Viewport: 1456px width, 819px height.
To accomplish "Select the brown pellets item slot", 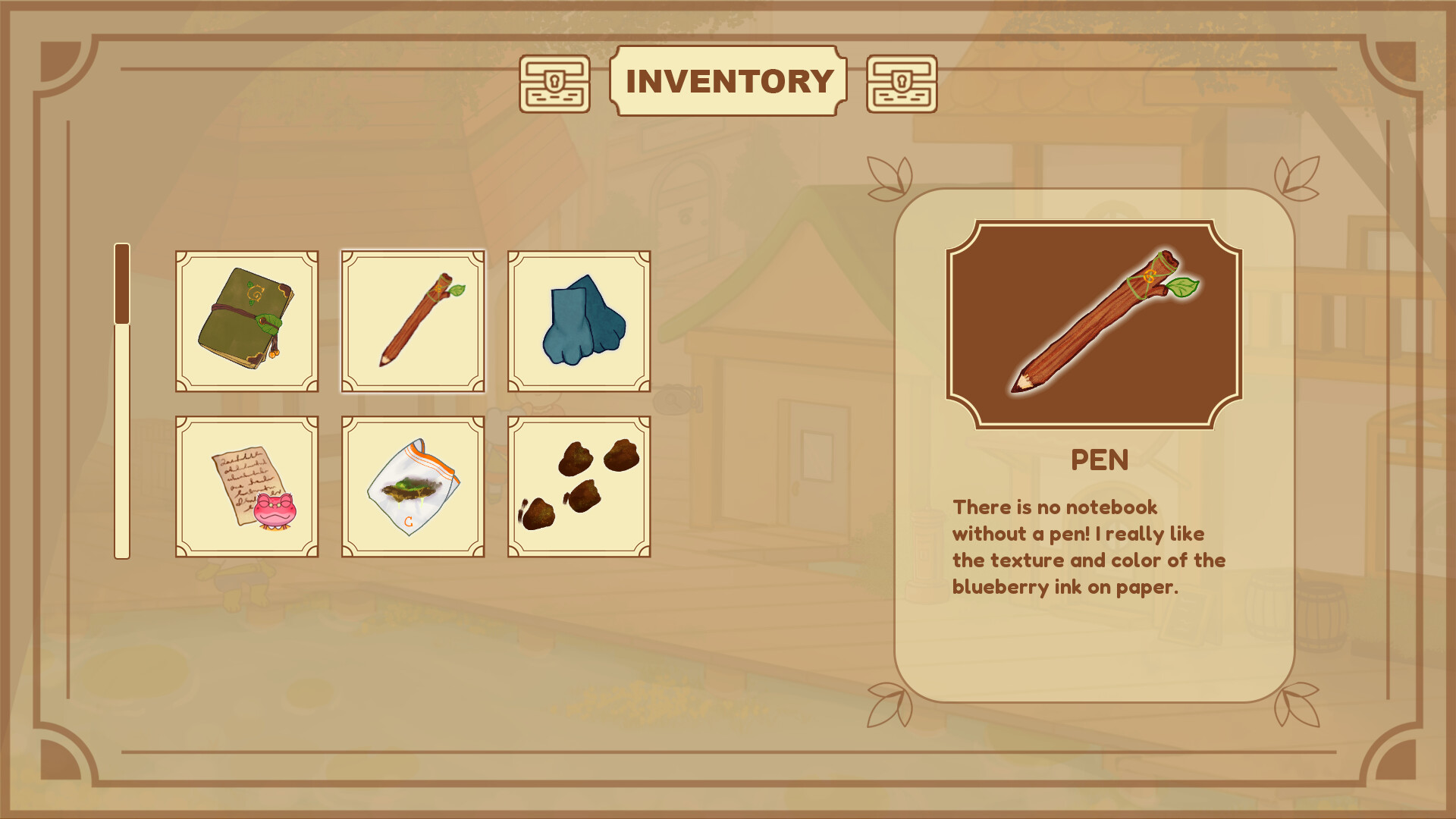I will pyautogui.click(x=579, y=486).
